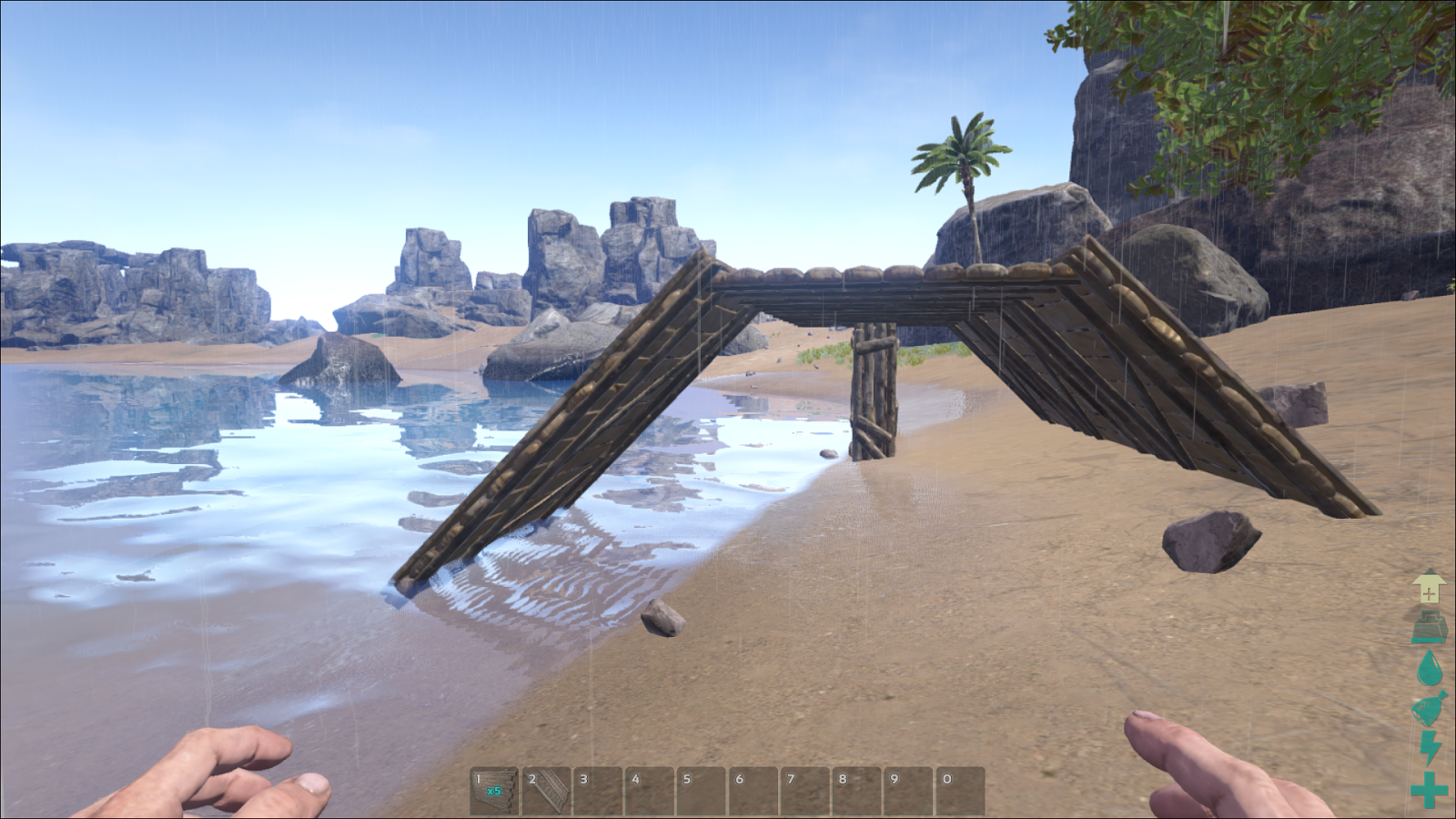Click the weight status icon

click(1431, 628)
